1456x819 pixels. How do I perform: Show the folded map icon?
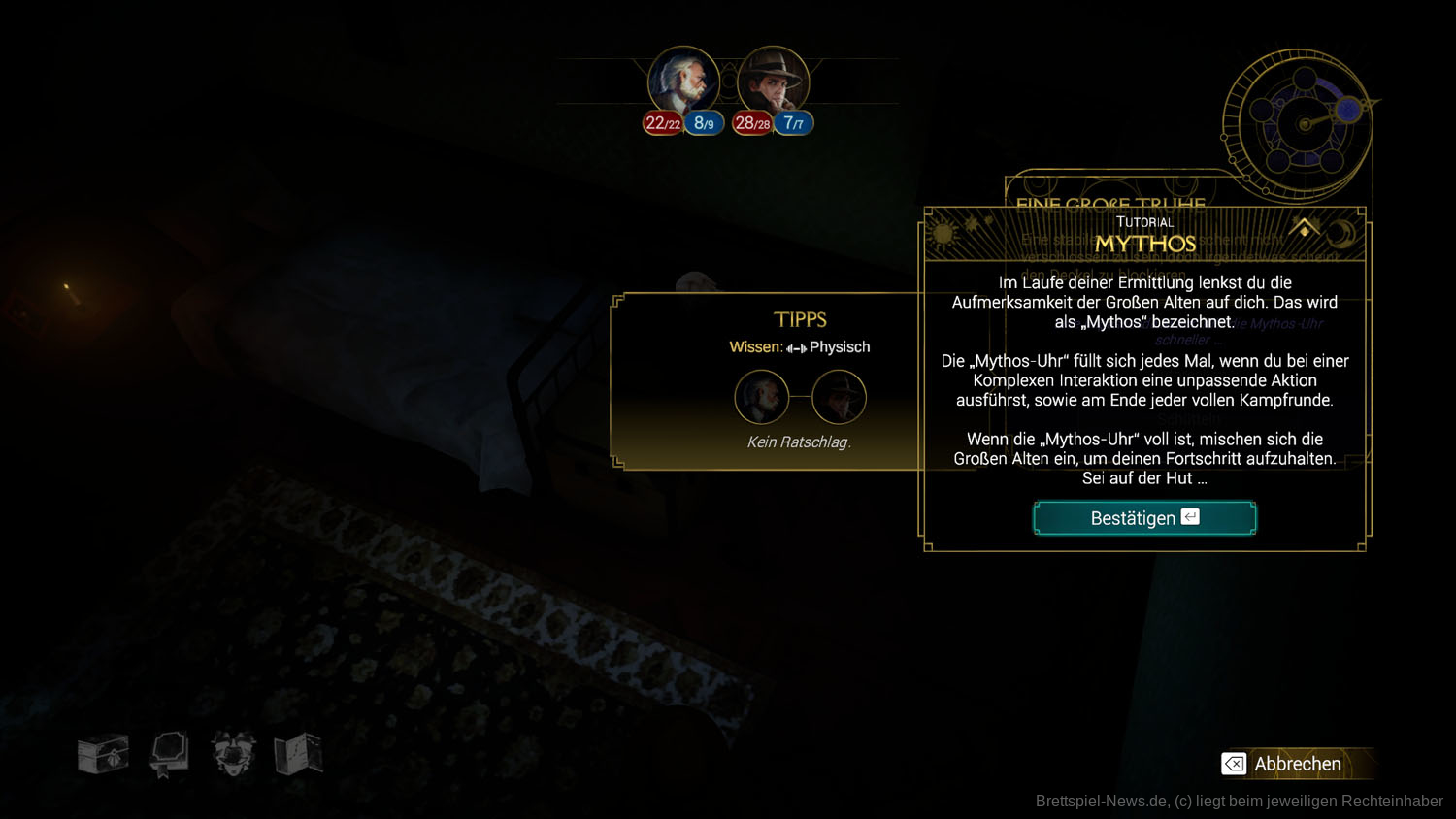pos(298,755)
